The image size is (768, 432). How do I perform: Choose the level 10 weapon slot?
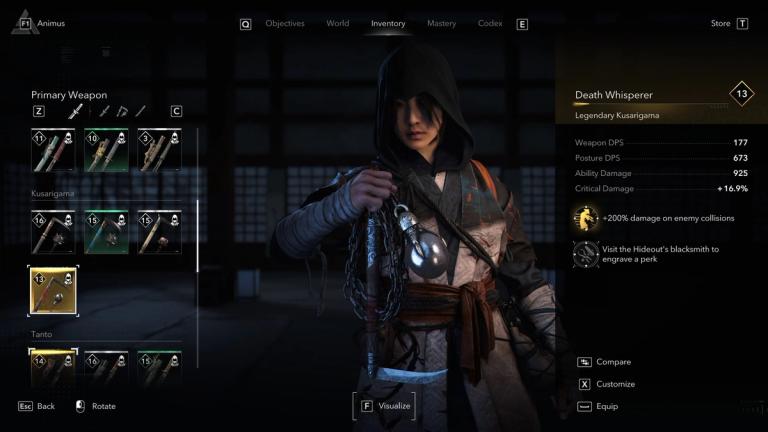pos(106,149)
